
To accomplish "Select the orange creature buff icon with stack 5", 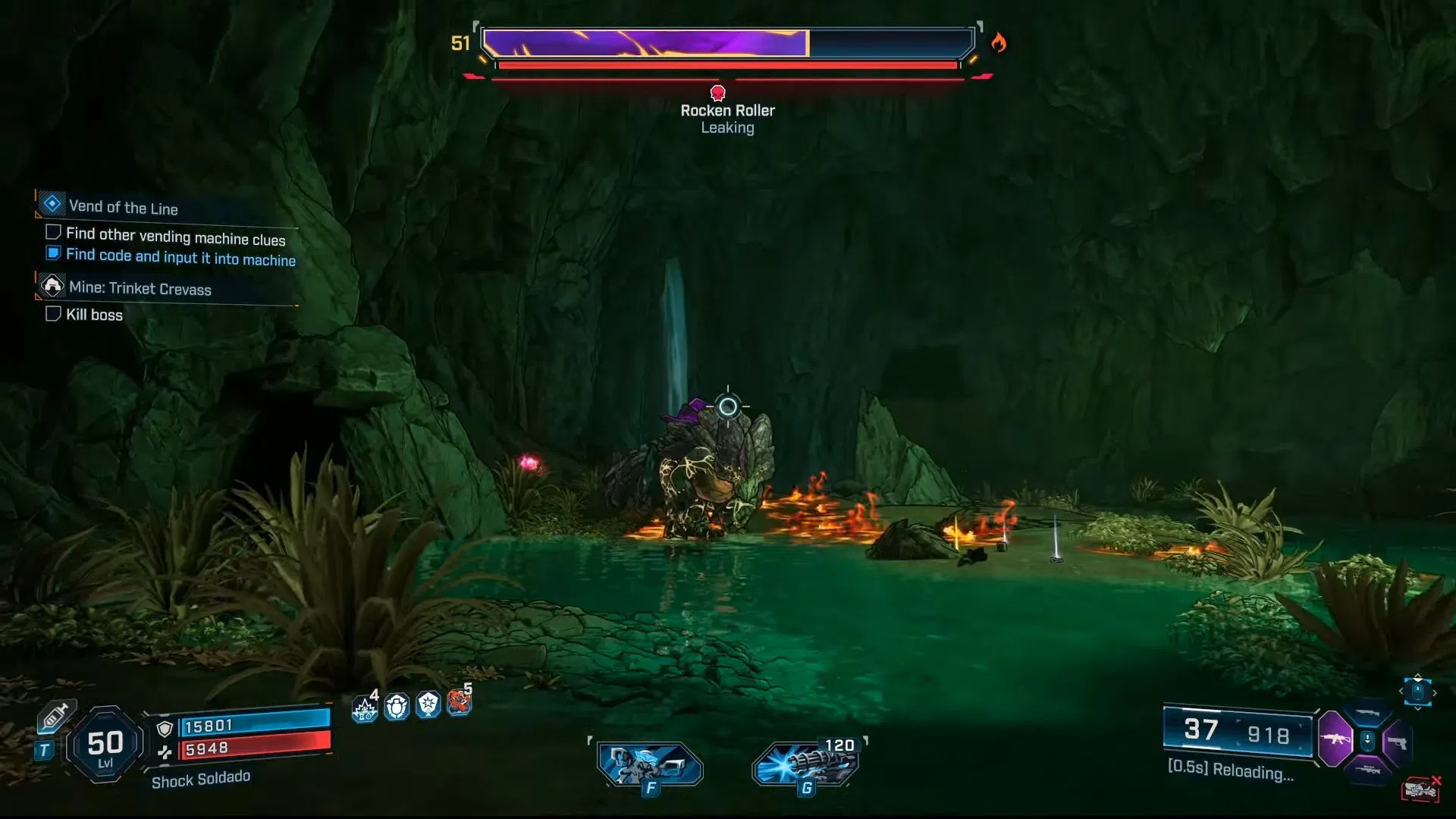I will (459, 702).
